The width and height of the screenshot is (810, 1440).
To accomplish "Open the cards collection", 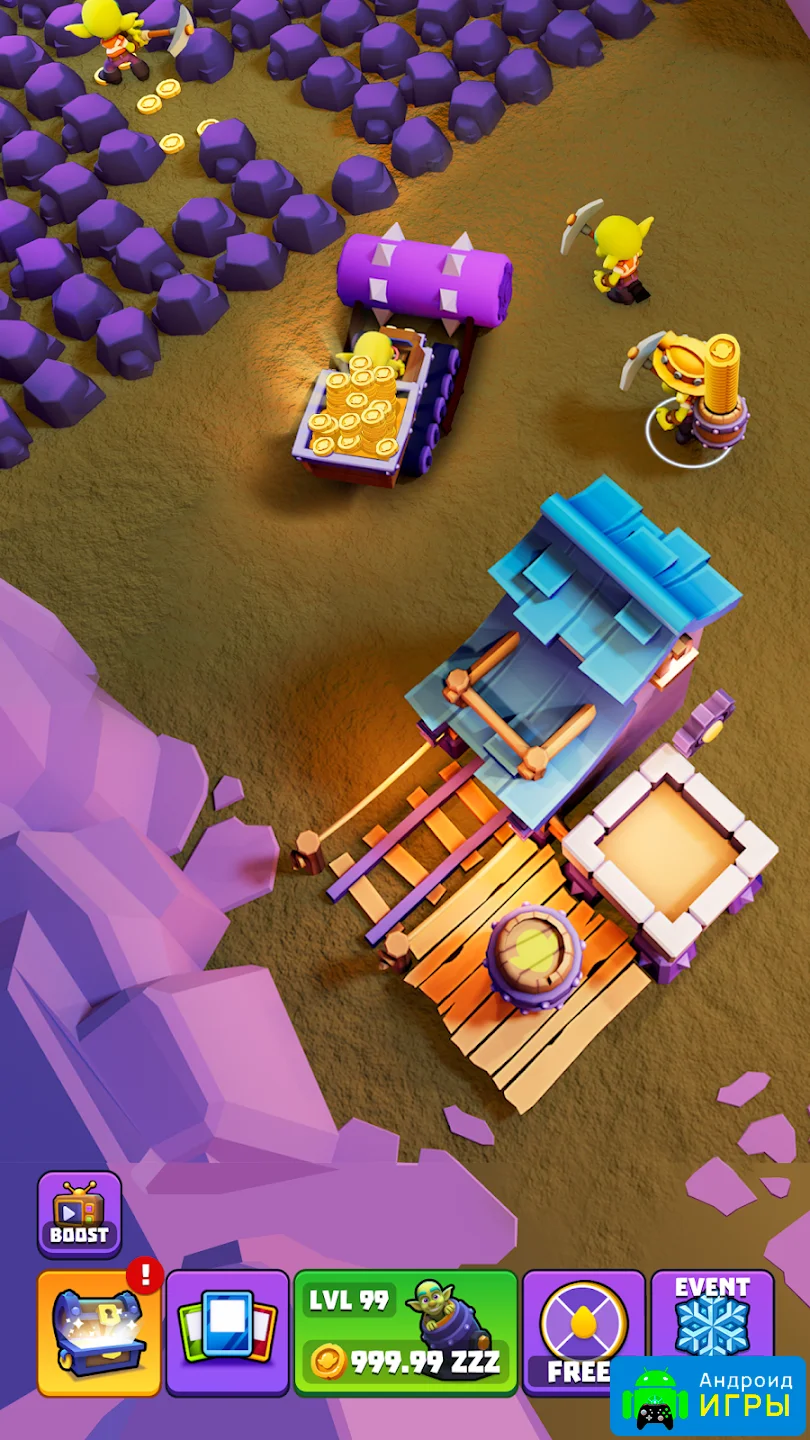I will click(x=227, y=1332).
